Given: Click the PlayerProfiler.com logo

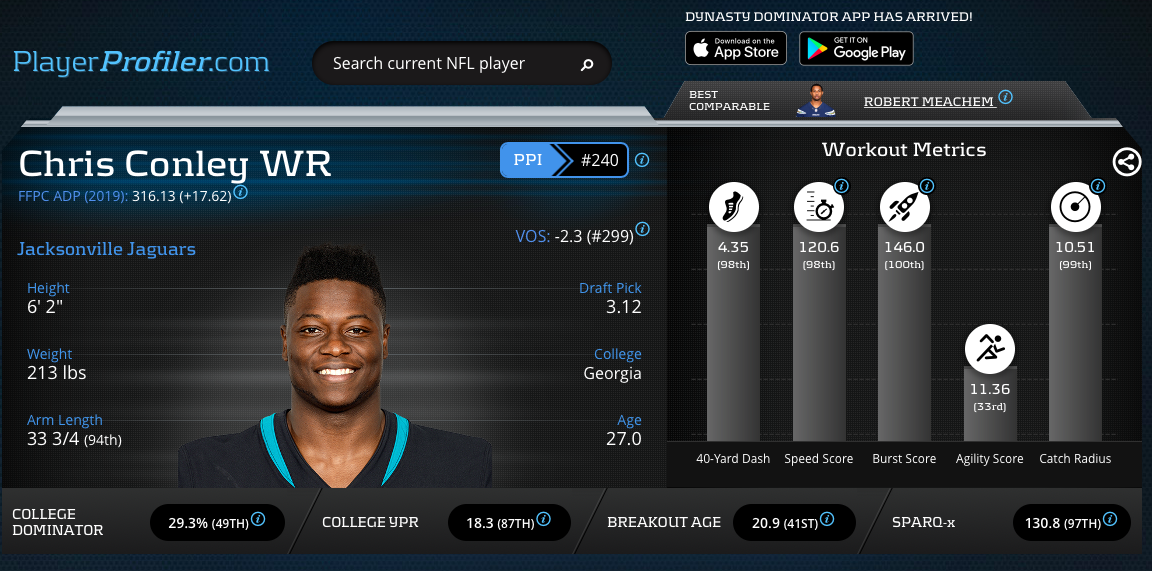Looking at the screenshot, I should click(141, 62).
